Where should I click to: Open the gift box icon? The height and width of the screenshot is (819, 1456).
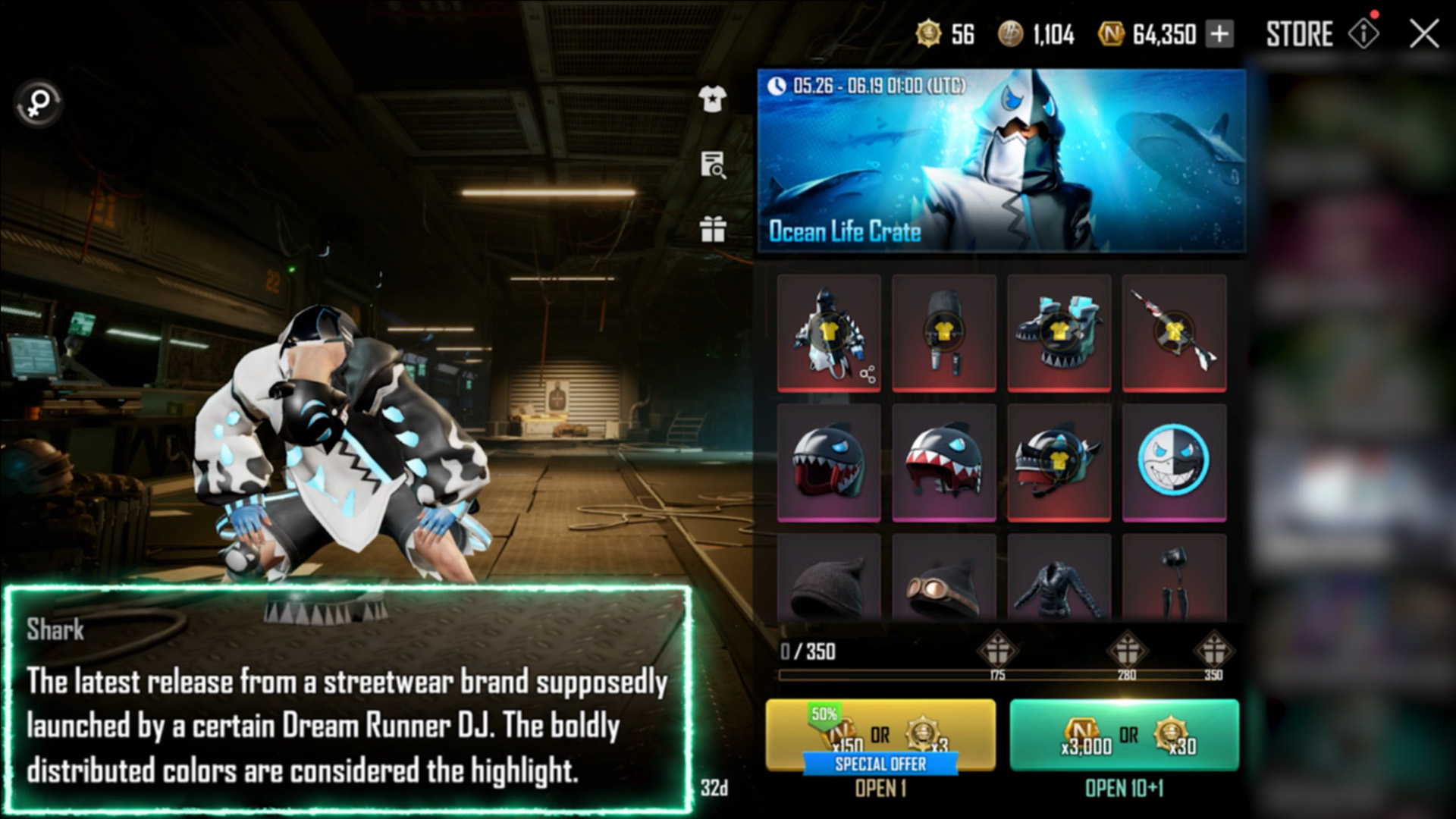click(712, 228)
